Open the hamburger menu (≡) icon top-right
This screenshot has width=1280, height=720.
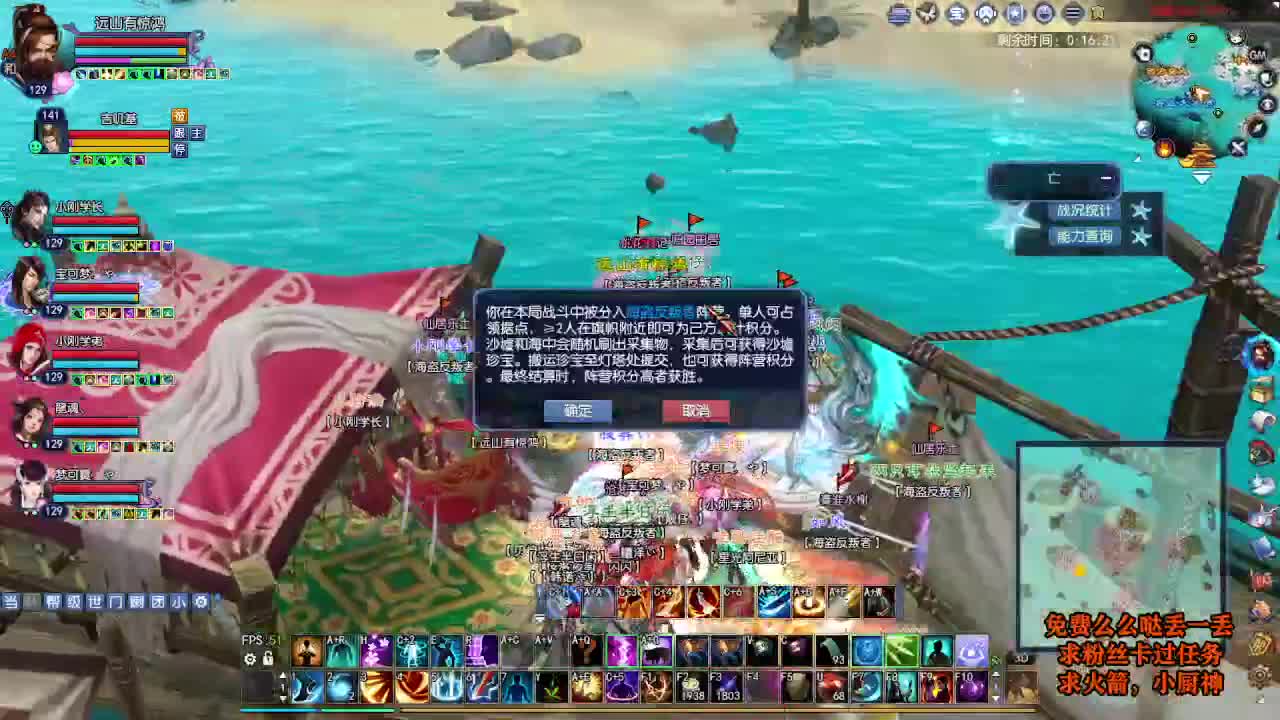1073,12
